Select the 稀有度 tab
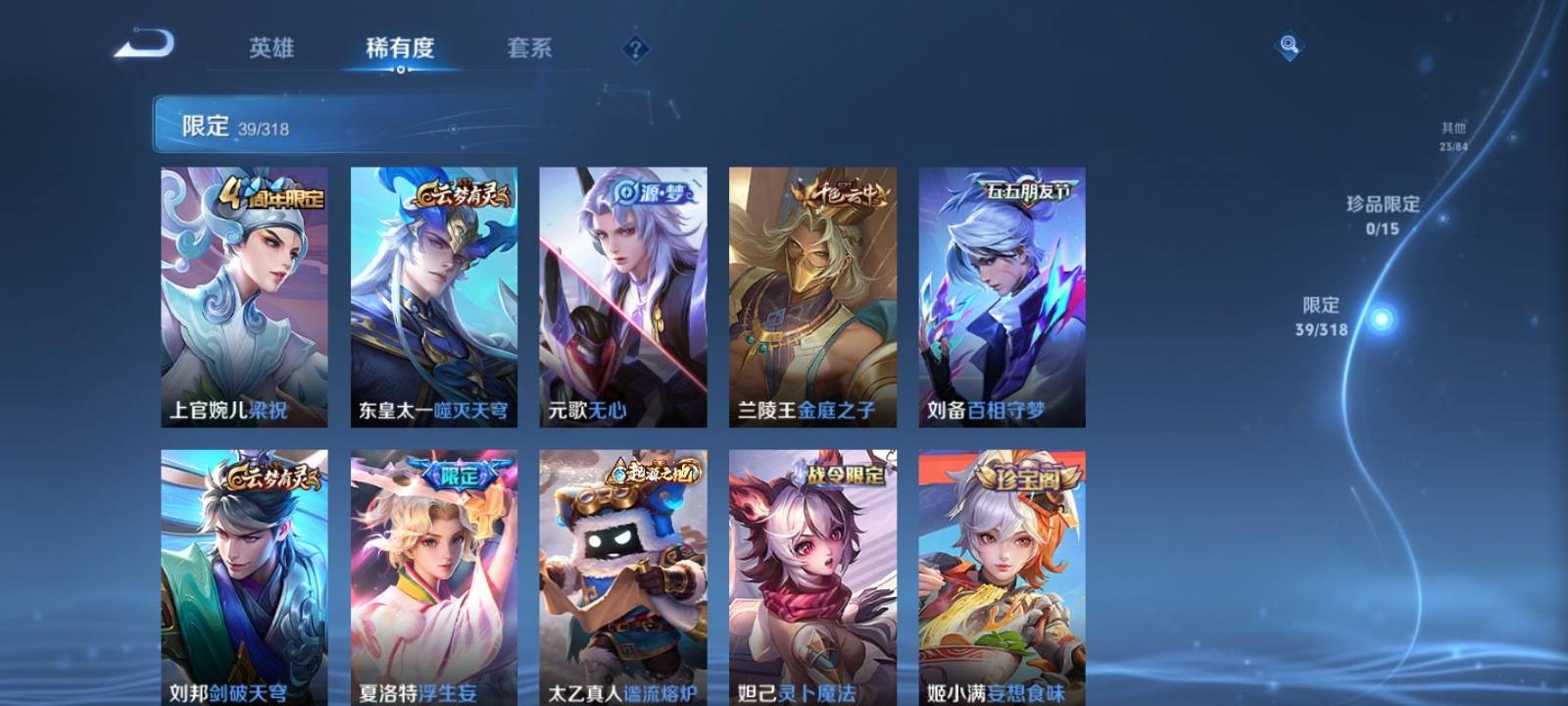Viewport: 1568px width, 706px height. pos(400,48)
